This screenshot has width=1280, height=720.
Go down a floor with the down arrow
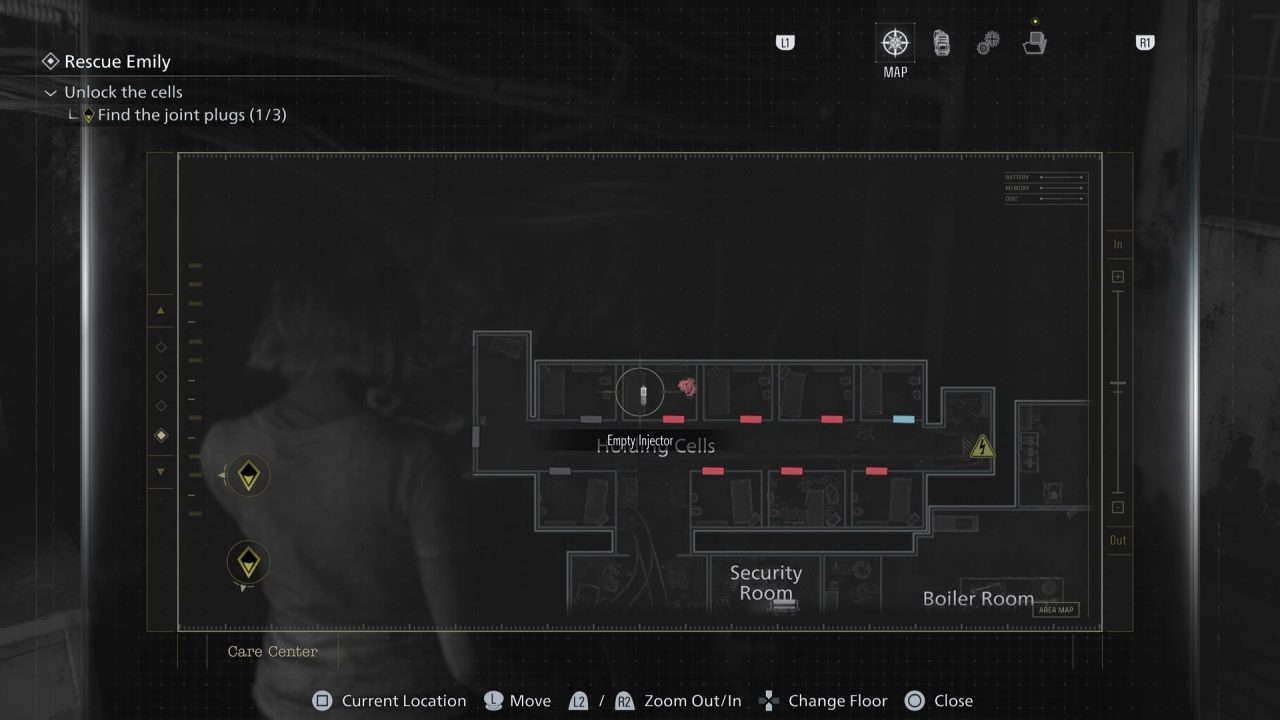point(161,471)
